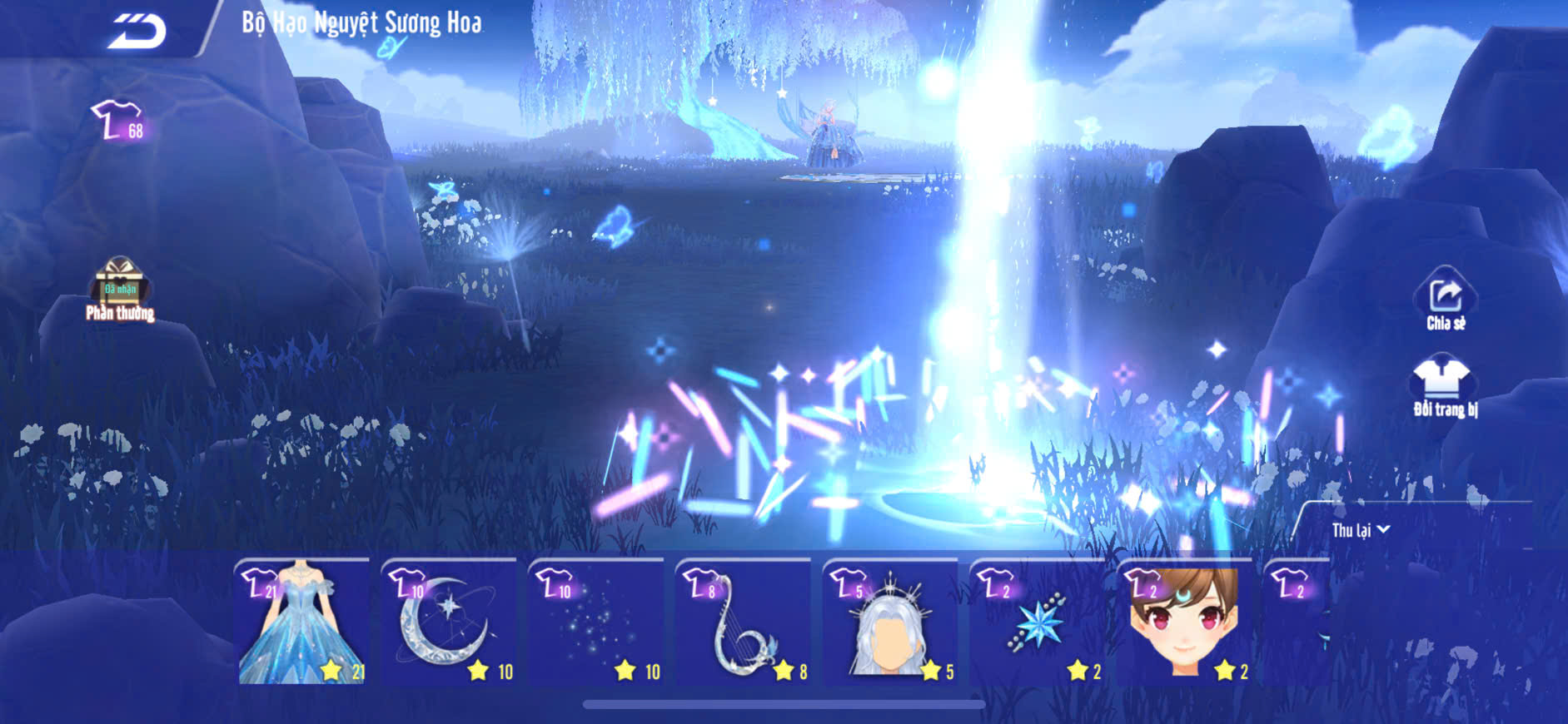The image size is (1568, 724).
Task: Click the shirt icon showing 68
Action: [x=119, y=121]
